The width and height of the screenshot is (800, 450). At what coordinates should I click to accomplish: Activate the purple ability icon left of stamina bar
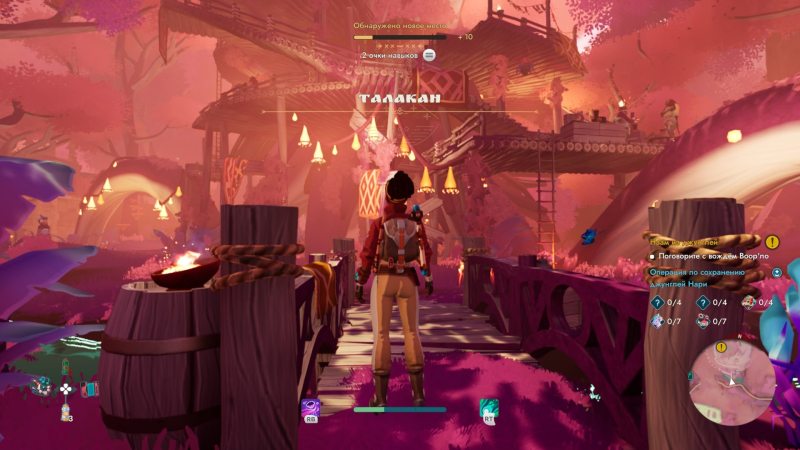311,408
